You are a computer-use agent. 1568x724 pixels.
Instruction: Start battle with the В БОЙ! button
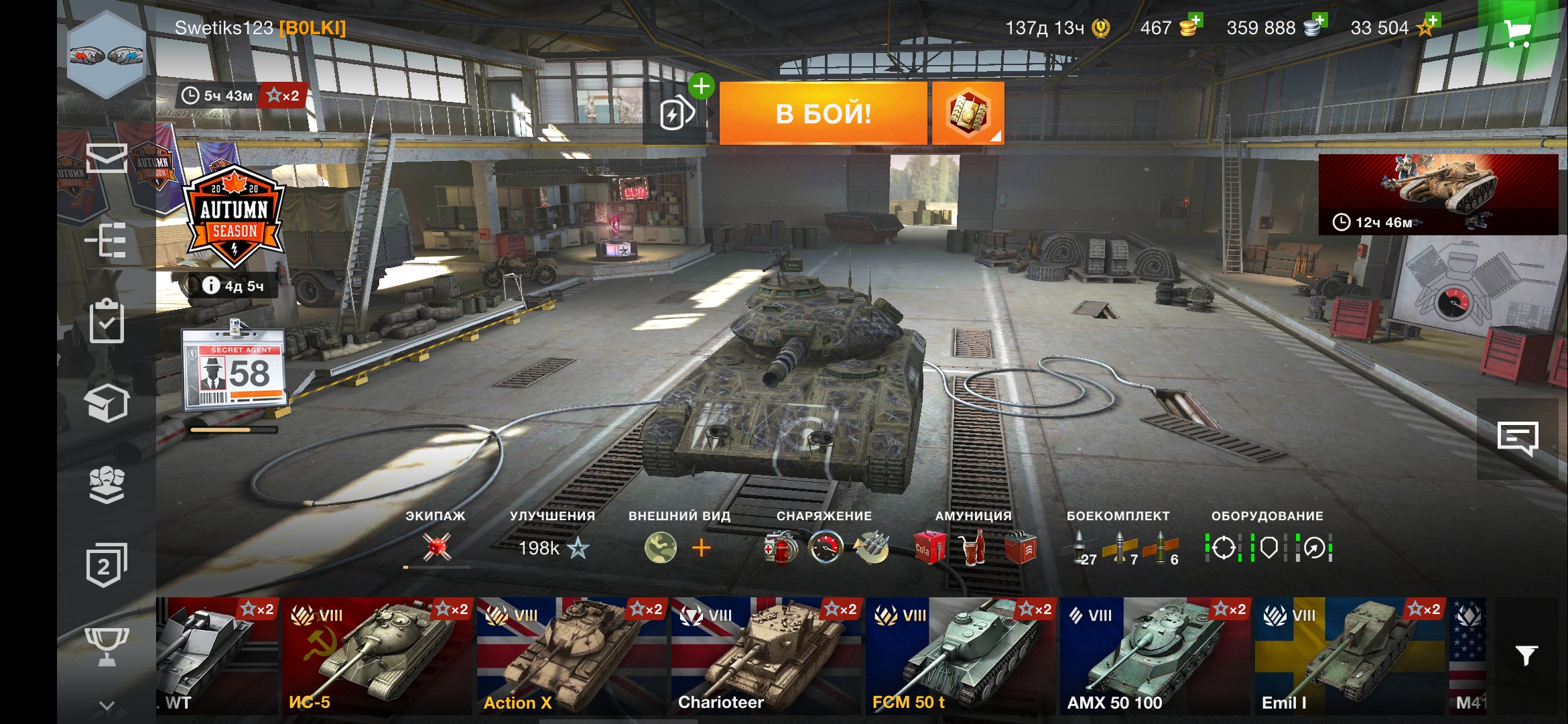(823, 113)
